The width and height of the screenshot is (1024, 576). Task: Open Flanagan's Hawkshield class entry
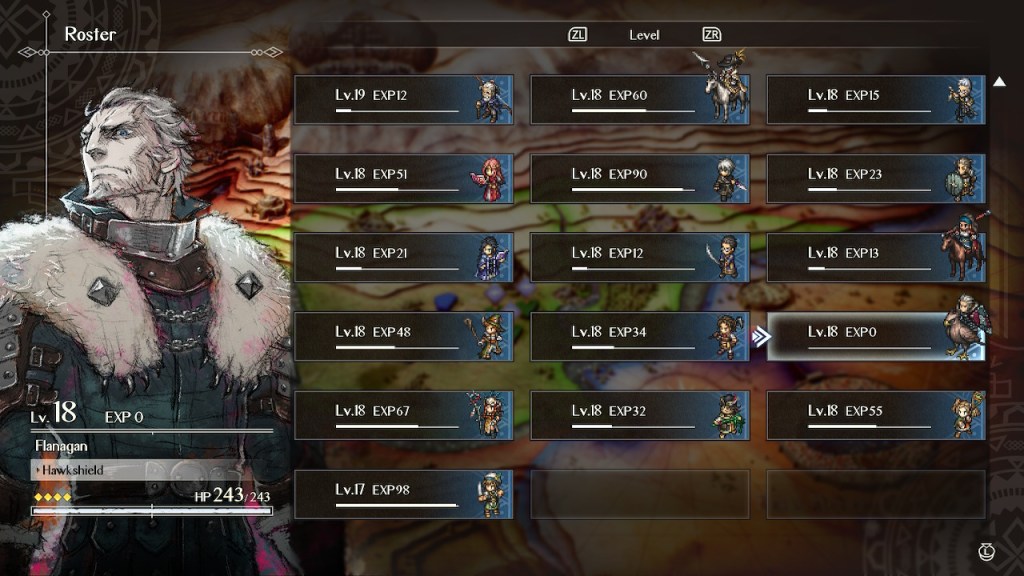[135, 469]
